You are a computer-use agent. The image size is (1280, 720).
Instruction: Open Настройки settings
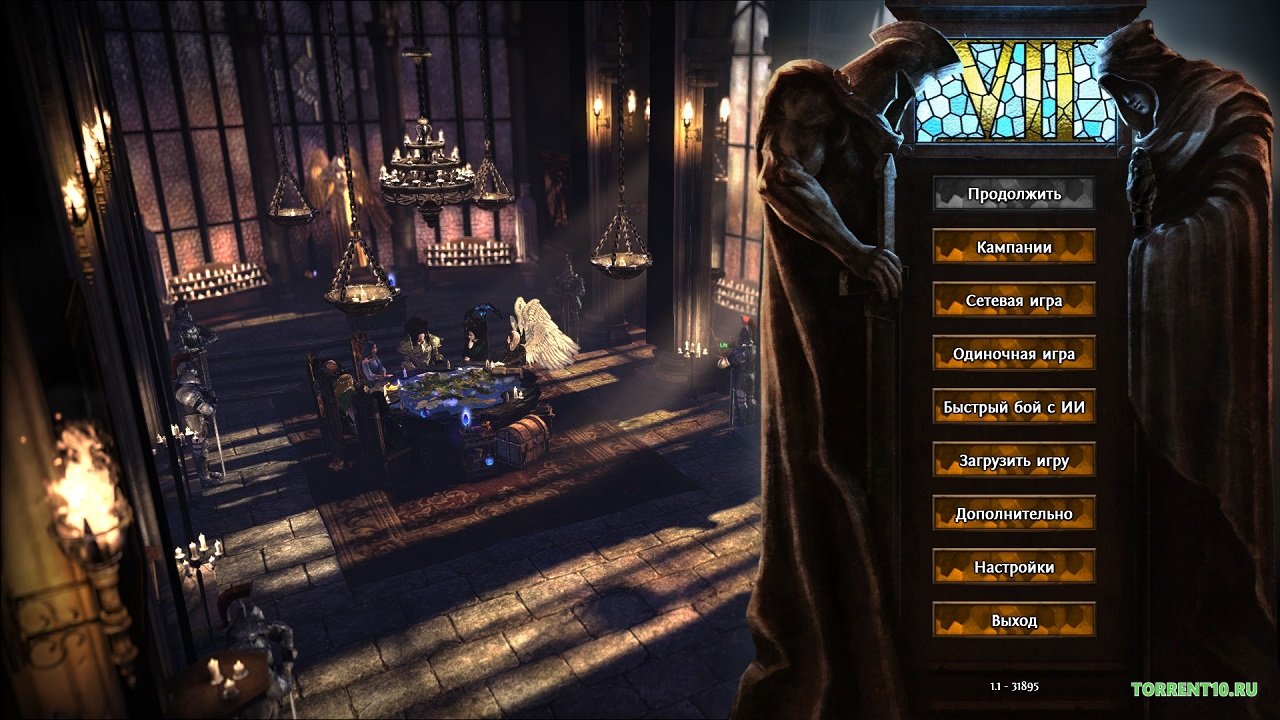(x=1014, y=567)
